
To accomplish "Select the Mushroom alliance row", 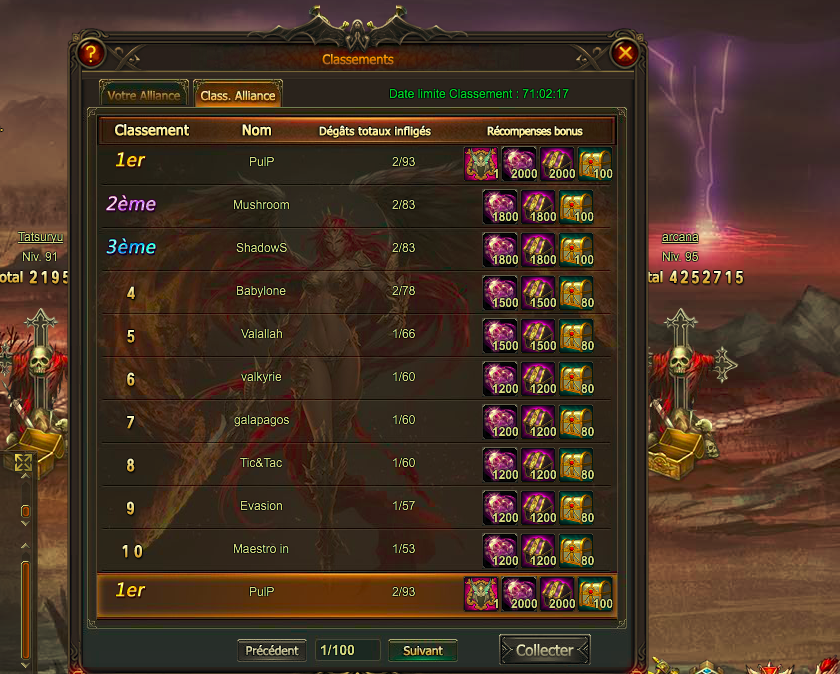I will 261,205.
